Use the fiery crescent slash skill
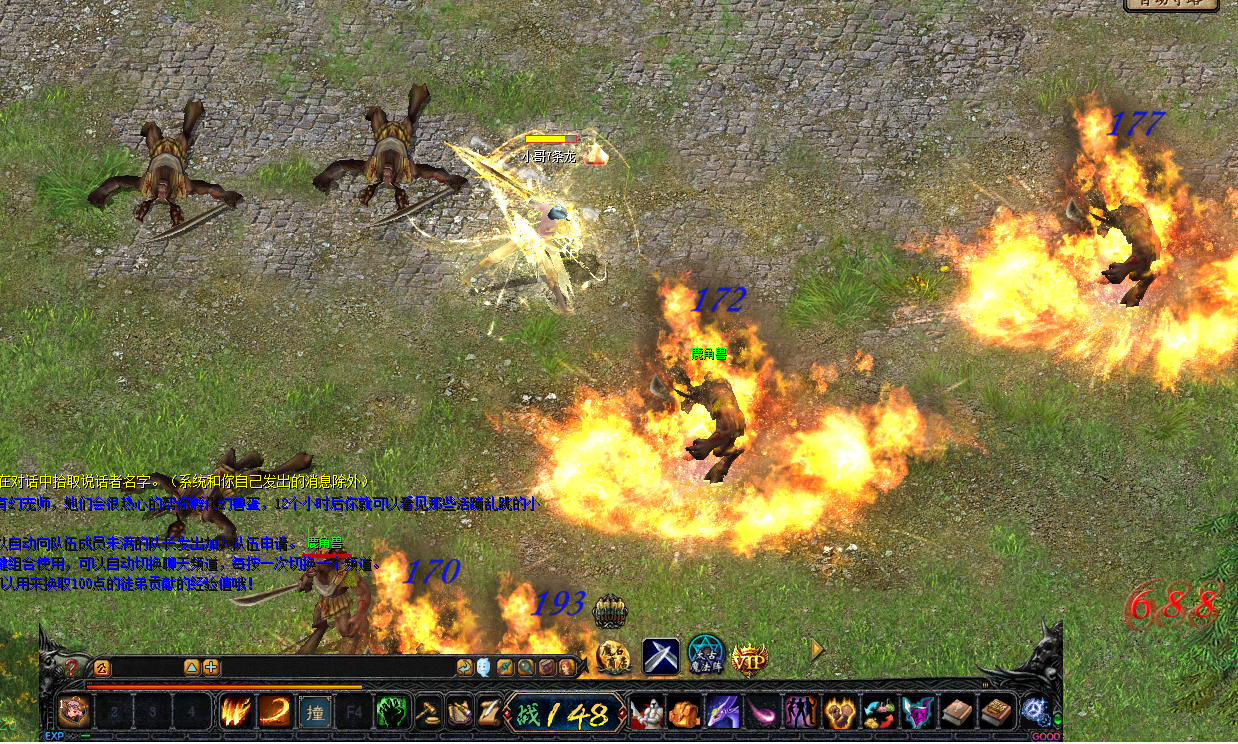 coord(274,712)
